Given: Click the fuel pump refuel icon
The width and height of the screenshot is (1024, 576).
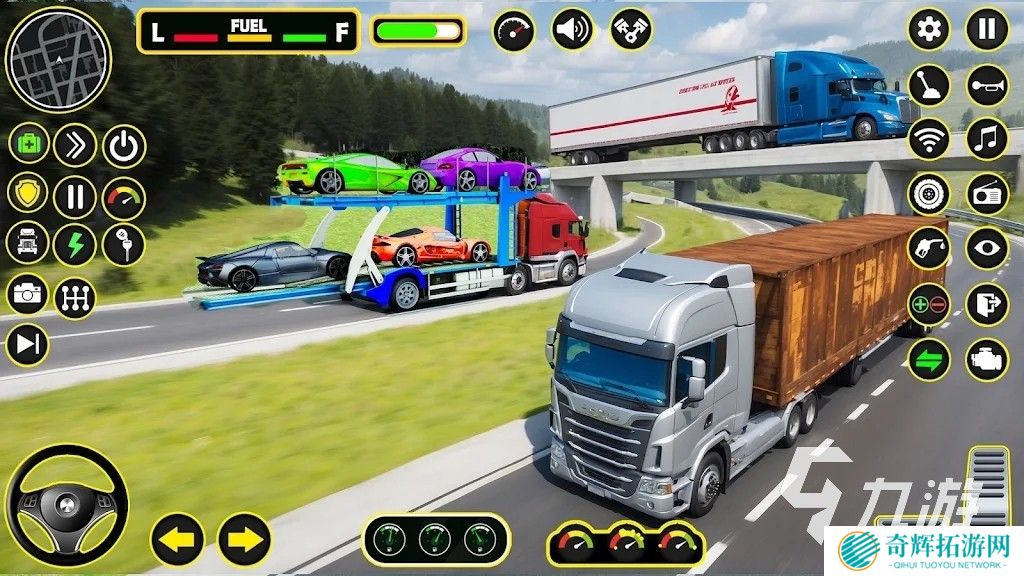Looking at the screenshot, I should [x=928, y=249].
